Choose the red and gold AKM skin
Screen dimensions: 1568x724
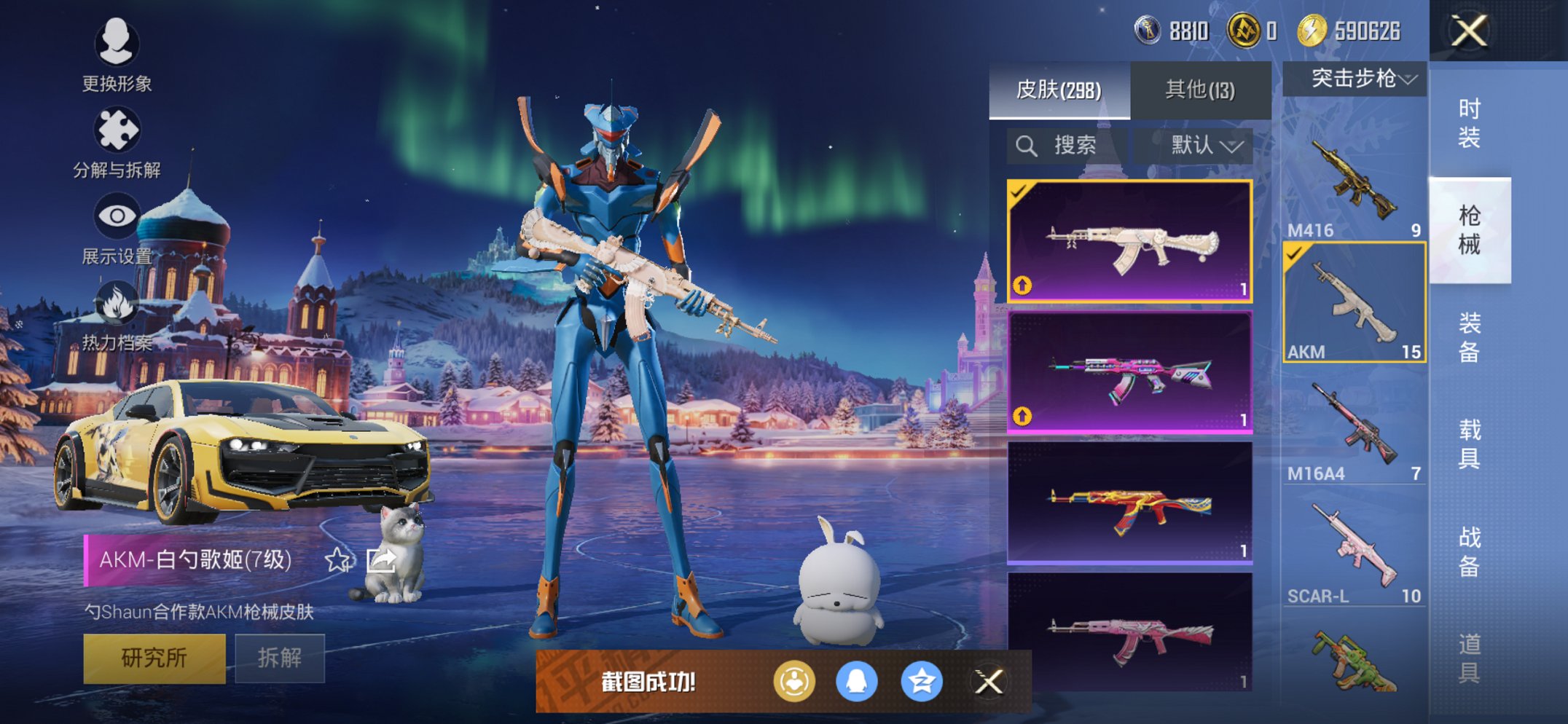coord(1129,503)
